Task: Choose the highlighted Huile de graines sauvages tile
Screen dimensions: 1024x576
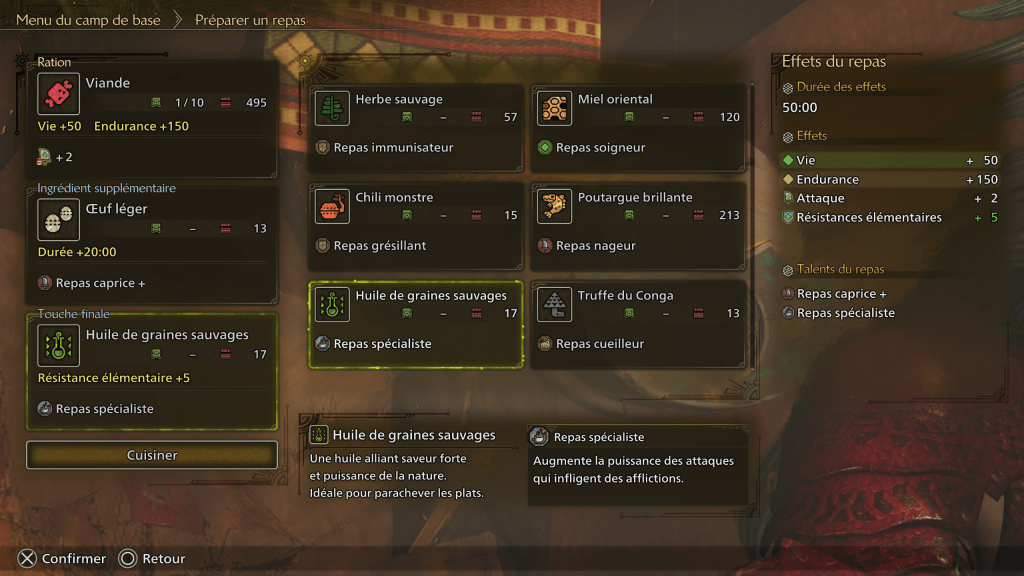Action: (416, 324)
